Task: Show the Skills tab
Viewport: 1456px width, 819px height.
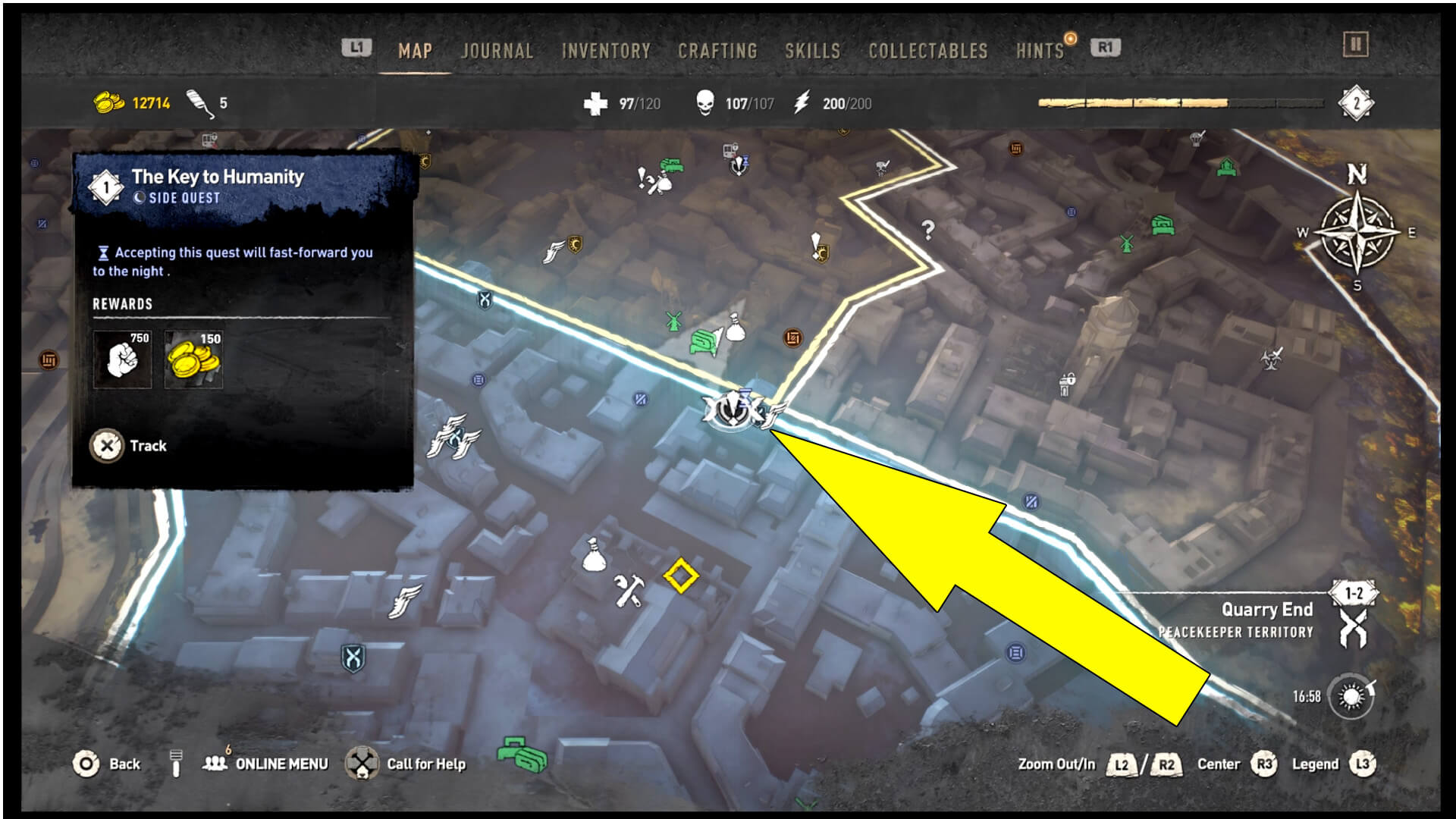Action: coord(812,51)
